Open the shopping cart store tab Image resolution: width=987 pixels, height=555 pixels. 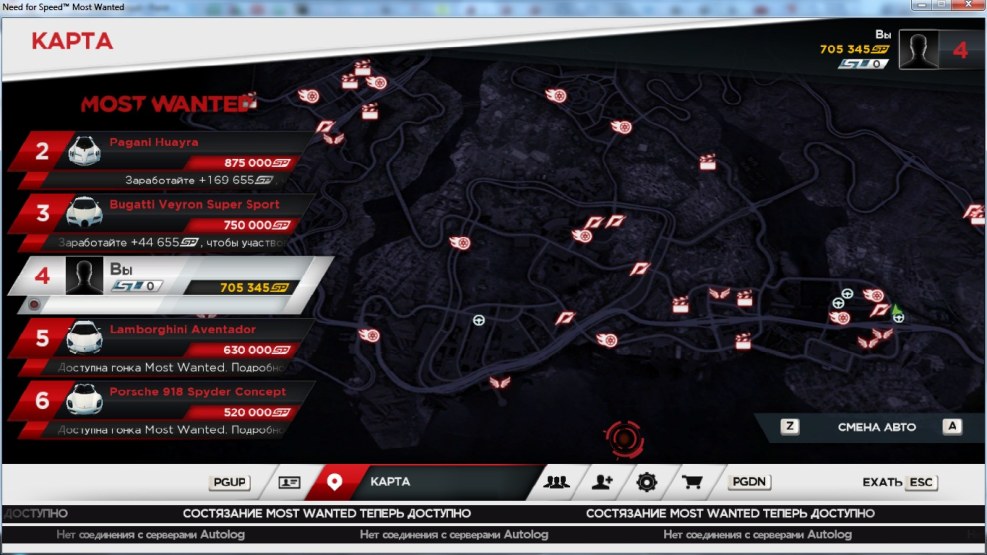click(x=692, y=482)
